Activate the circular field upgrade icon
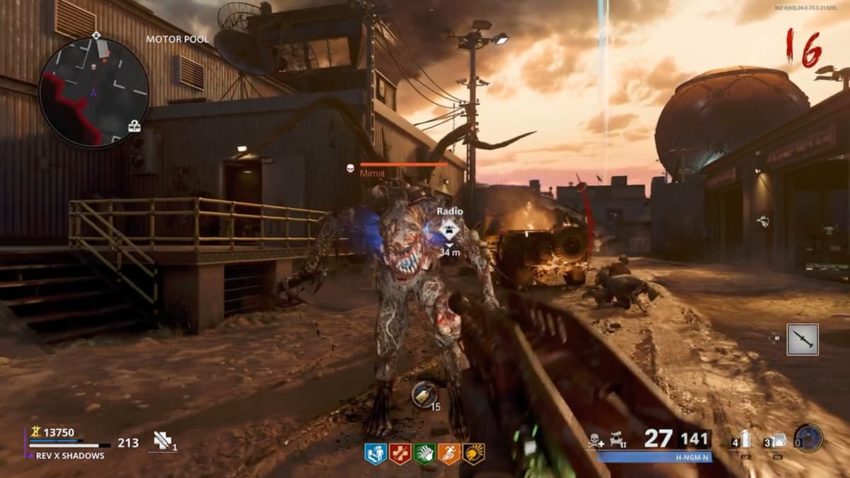The image size is (850, 478). tap(808, 438)
